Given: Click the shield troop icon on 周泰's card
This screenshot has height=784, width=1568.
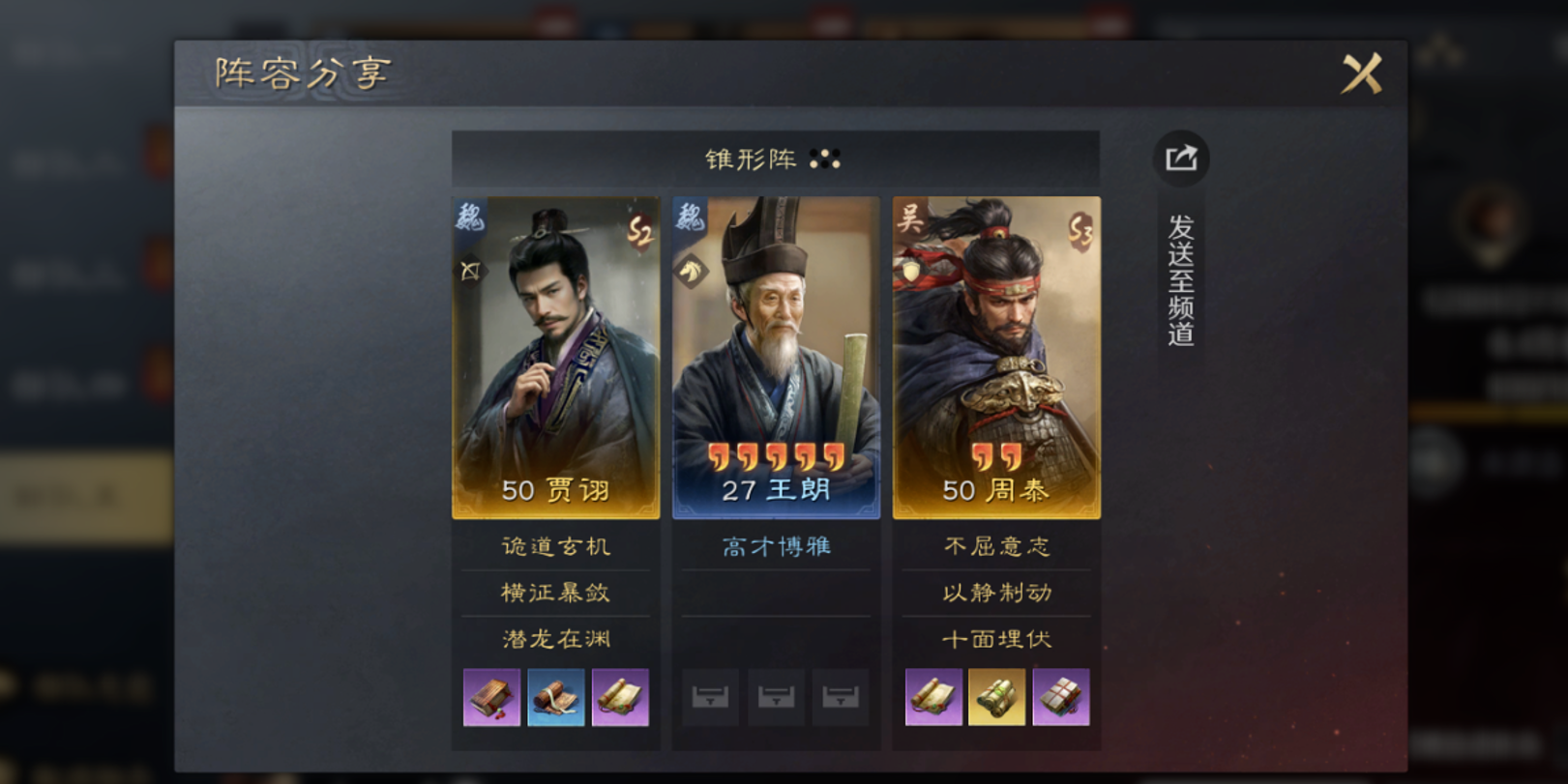Looking at the screenshot, I should pos(910,272).
